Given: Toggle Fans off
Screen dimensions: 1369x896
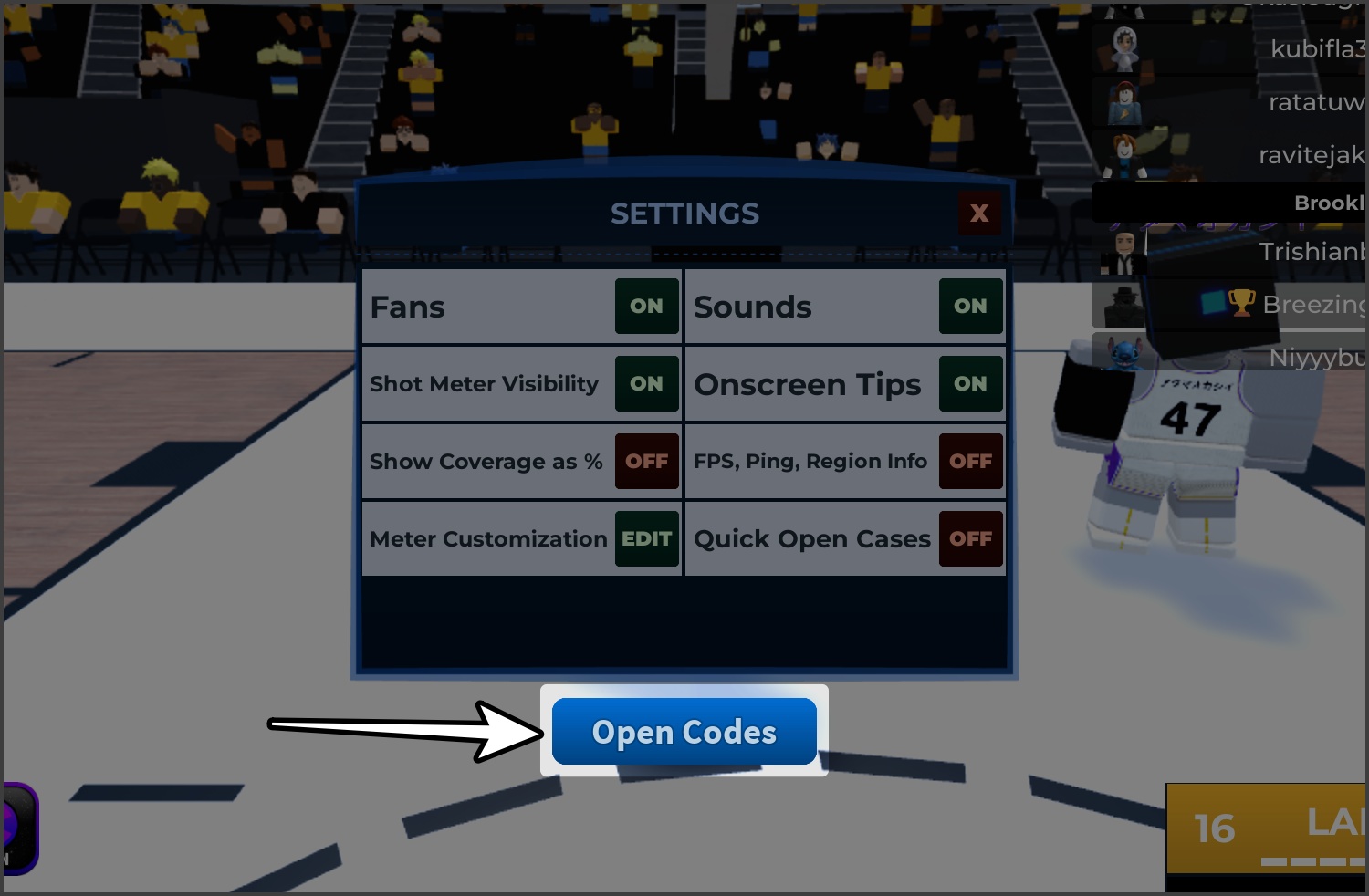Looking at the screenshot, I should [646, 307].
